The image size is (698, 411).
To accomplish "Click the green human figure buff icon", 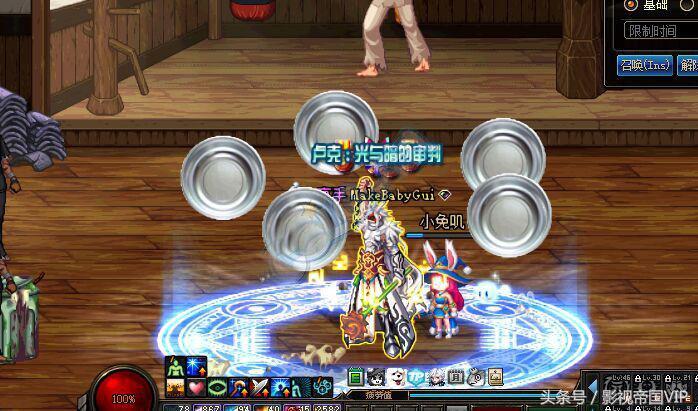I will [x=174, y=367].
